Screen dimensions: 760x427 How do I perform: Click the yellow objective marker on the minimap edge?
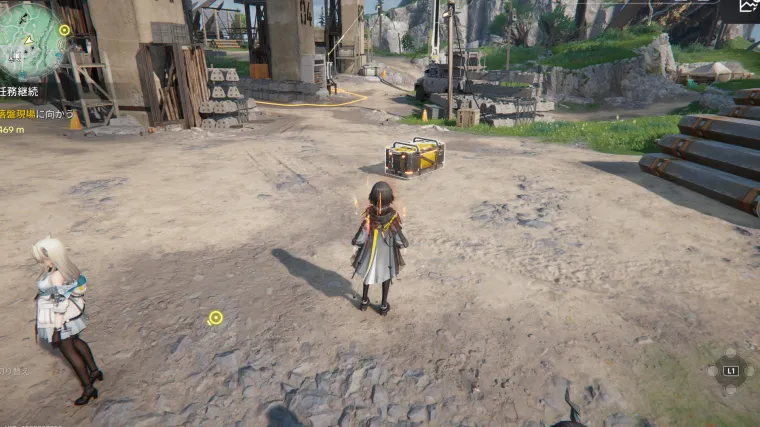[65, 30]
